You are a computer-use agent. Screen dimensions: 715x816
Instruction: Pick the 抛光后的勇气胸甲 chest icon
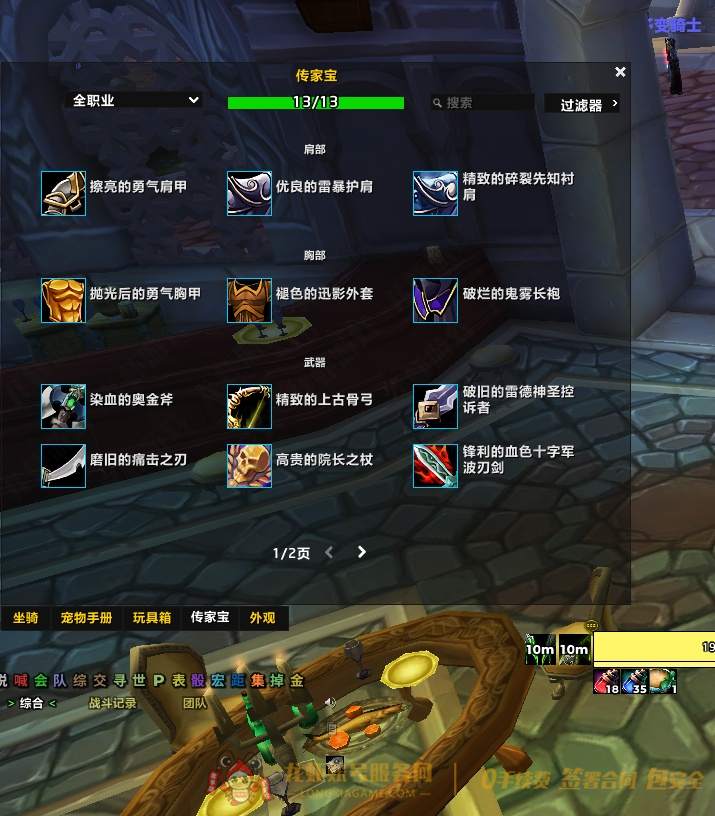pos(63,300)
